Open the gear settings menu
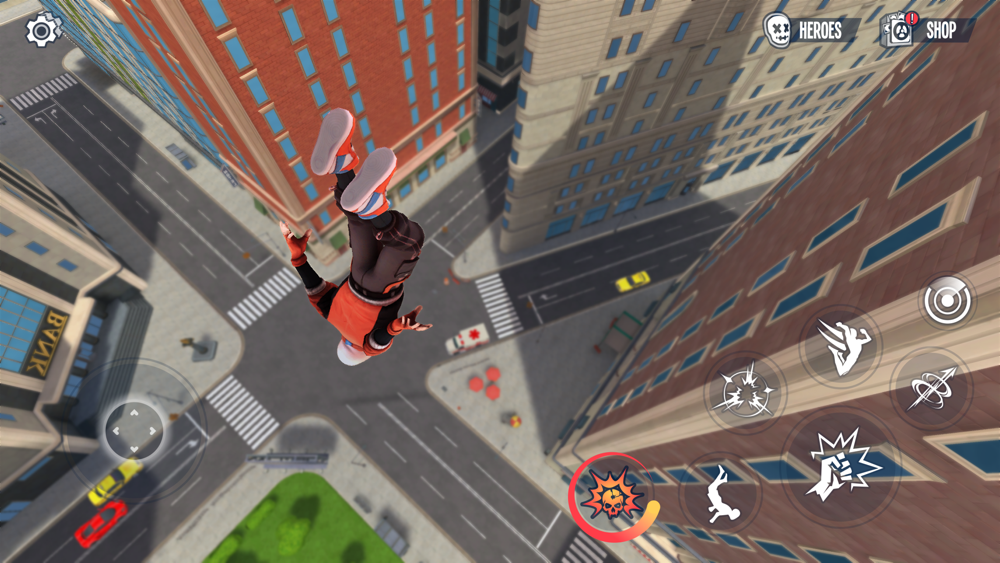 pos(43,30)
